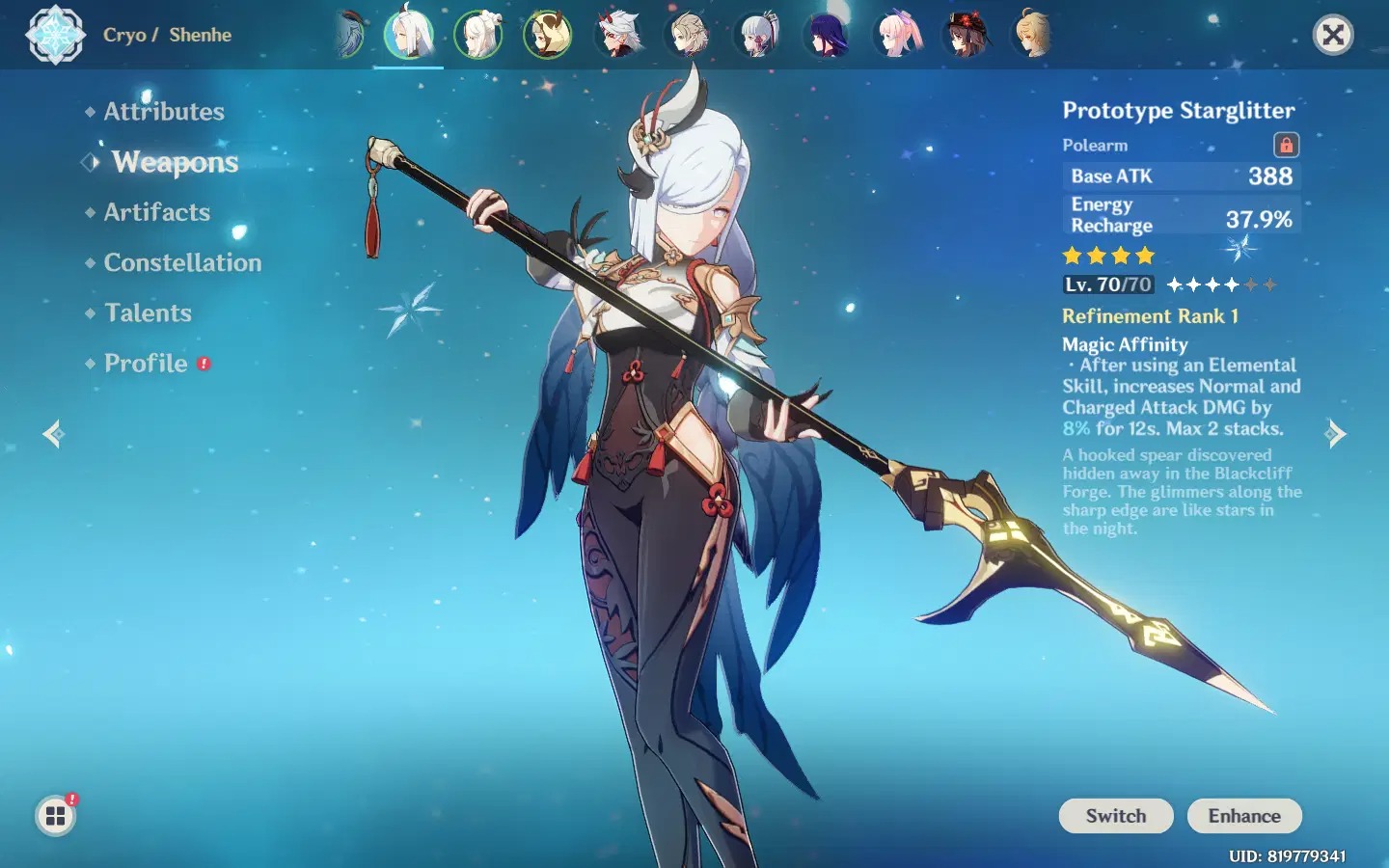This screenshot has width=1389, height=868.
Task: Click Ayaka's character portrait
Action: coord(757,36)
